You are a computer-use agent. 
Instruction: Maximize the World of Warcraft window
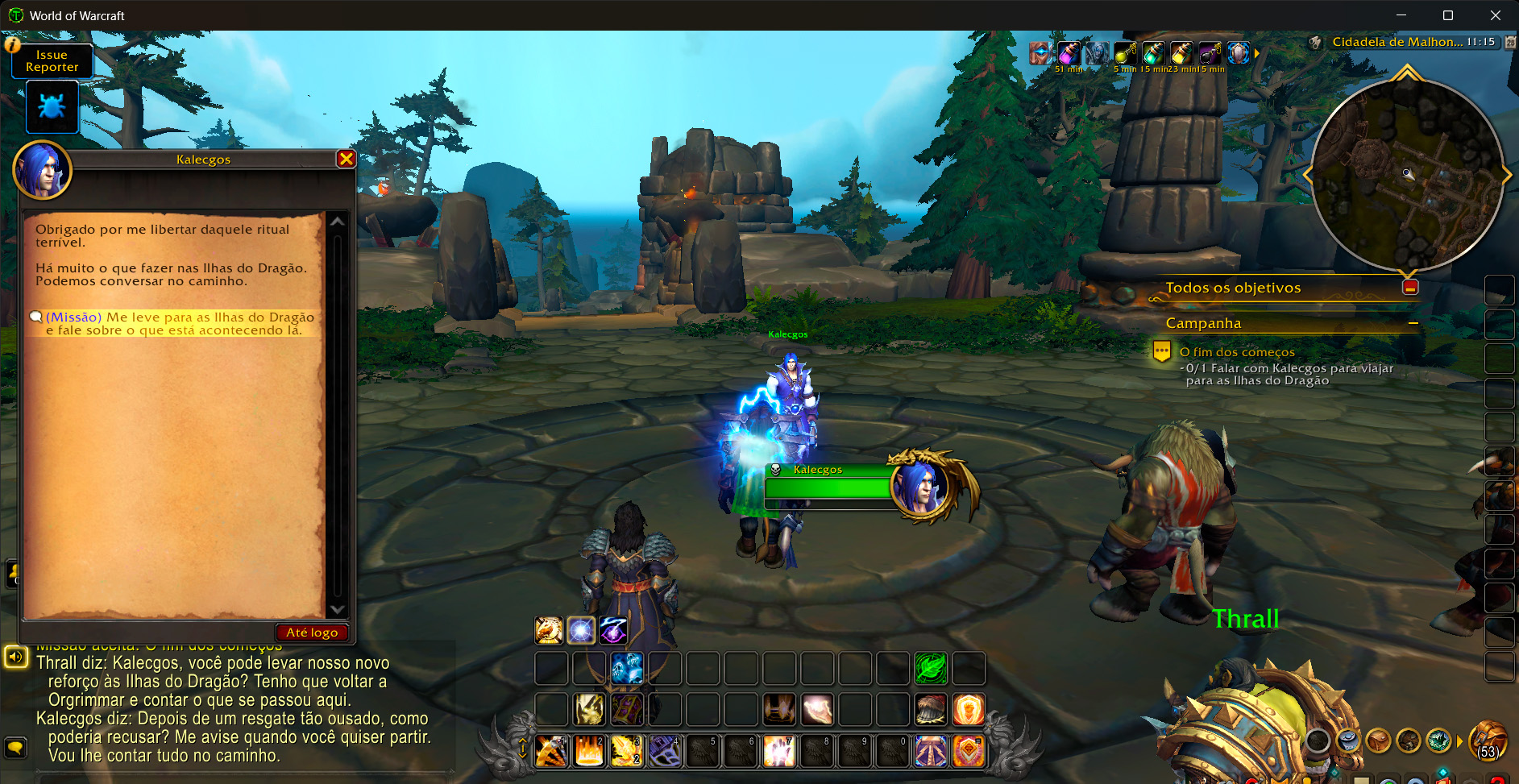coord(1448,15)
